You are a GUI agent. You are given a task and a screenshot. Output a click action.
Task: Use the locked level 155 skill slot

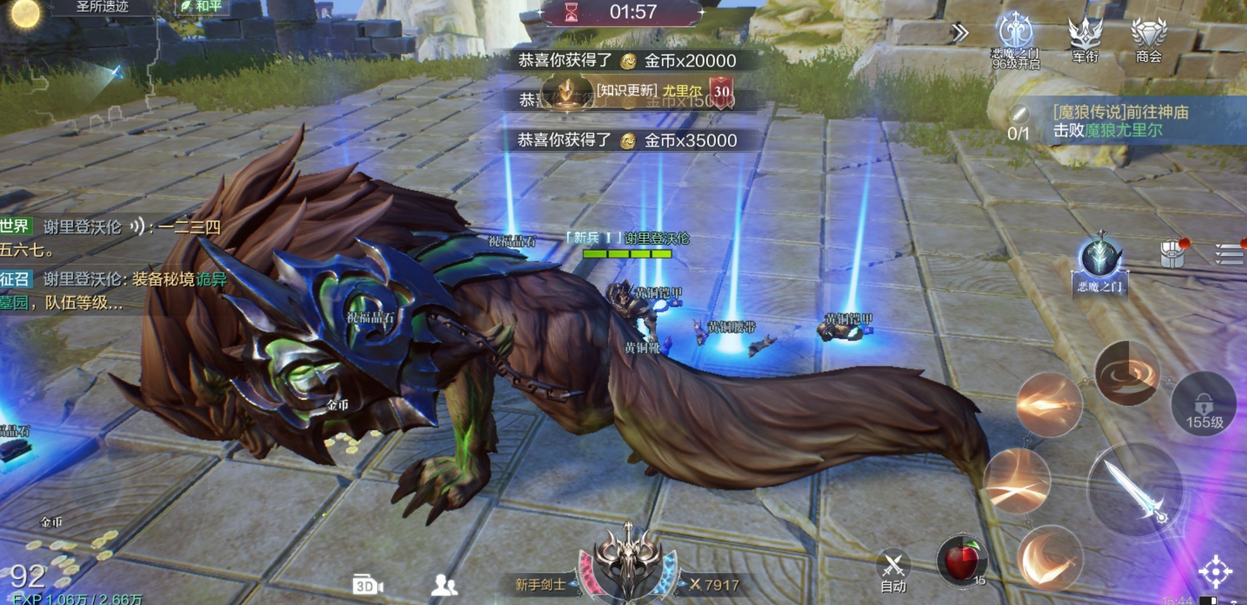click(1204, 404)
